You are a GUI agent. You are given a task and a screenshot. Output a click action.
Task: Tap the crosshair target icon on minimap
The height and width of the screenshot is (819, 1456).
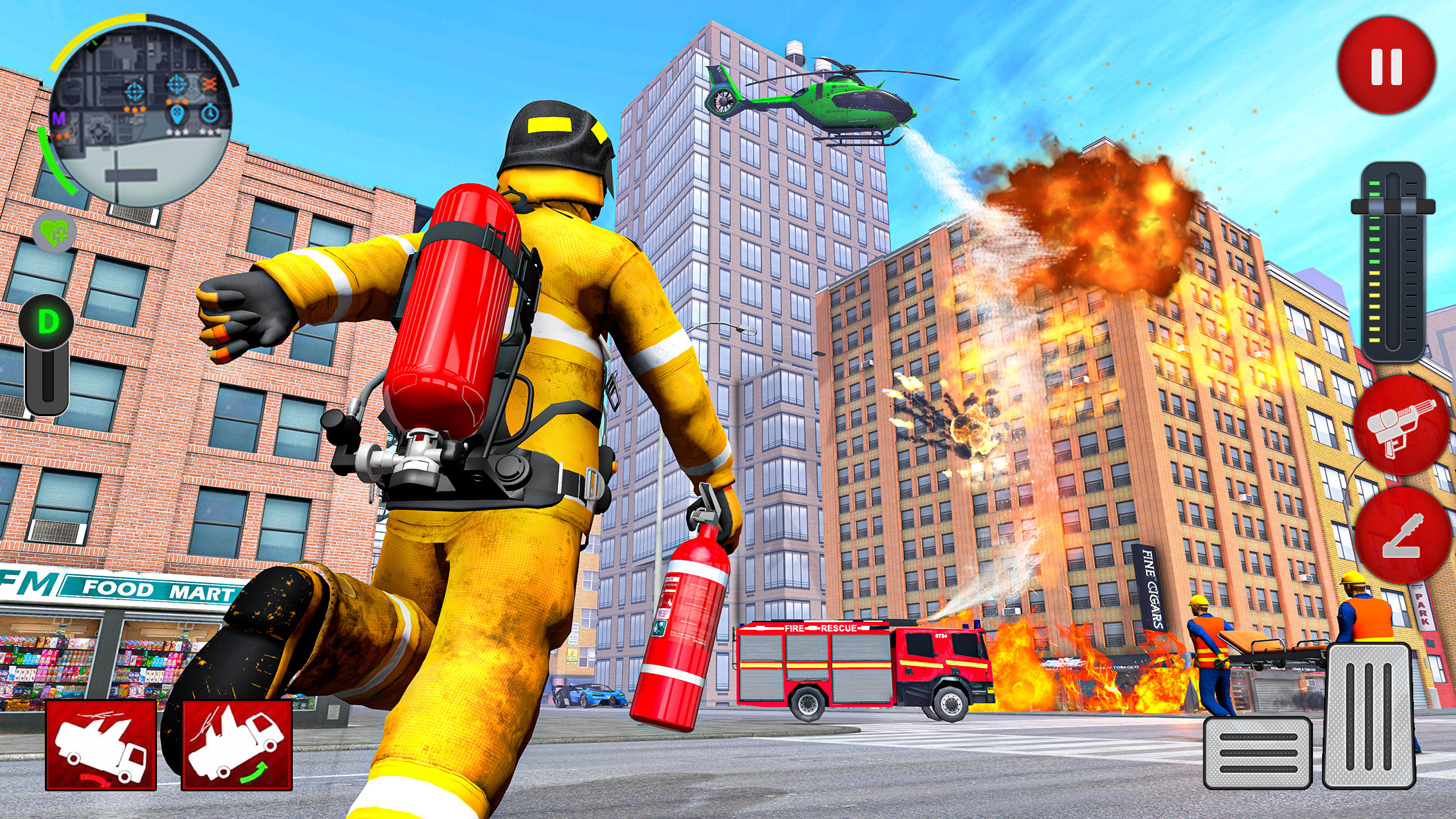[135, 92]
